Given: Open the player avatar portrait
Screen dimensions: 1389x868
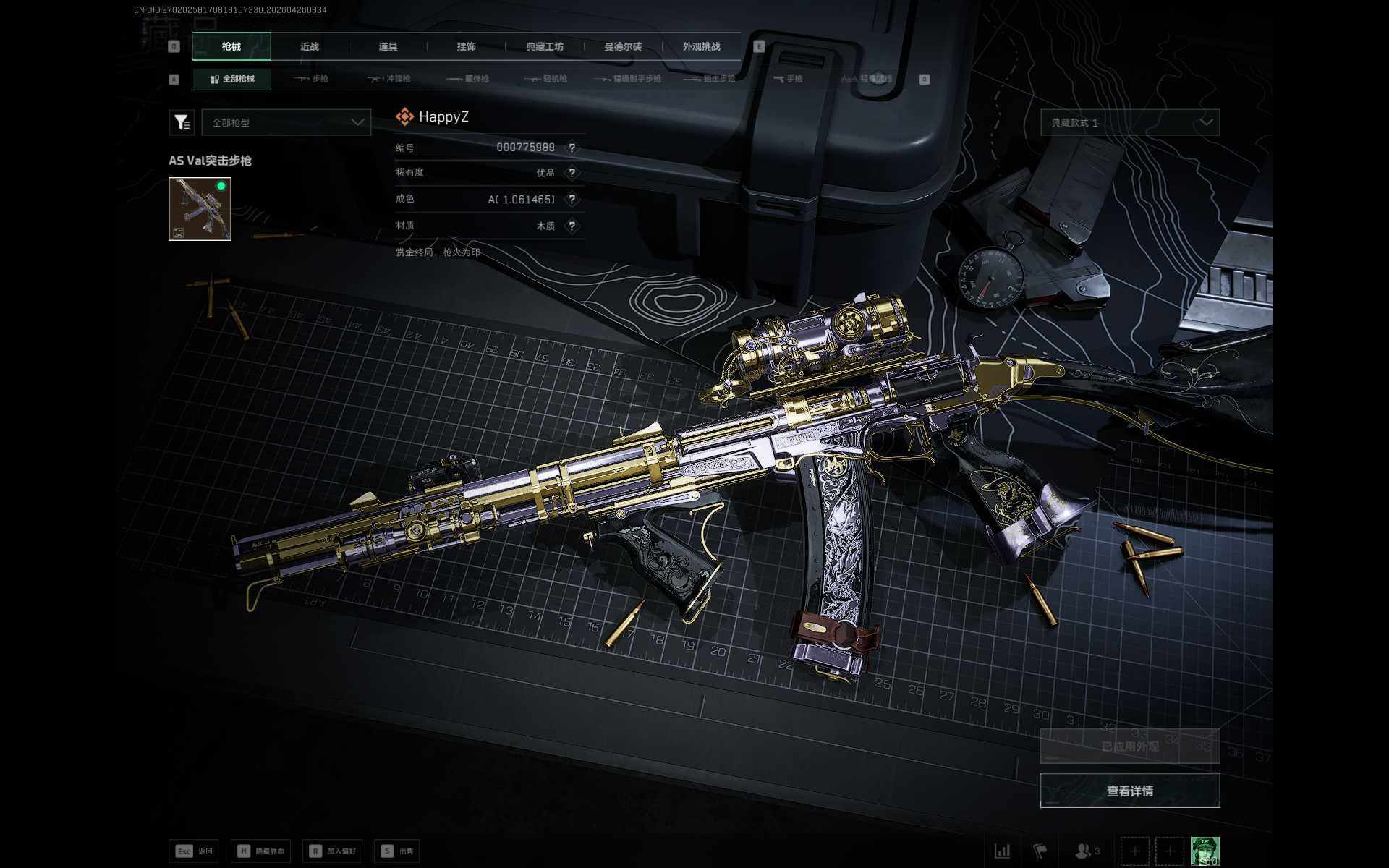Looking at the screenshot, I should (x=1205, y=851).
